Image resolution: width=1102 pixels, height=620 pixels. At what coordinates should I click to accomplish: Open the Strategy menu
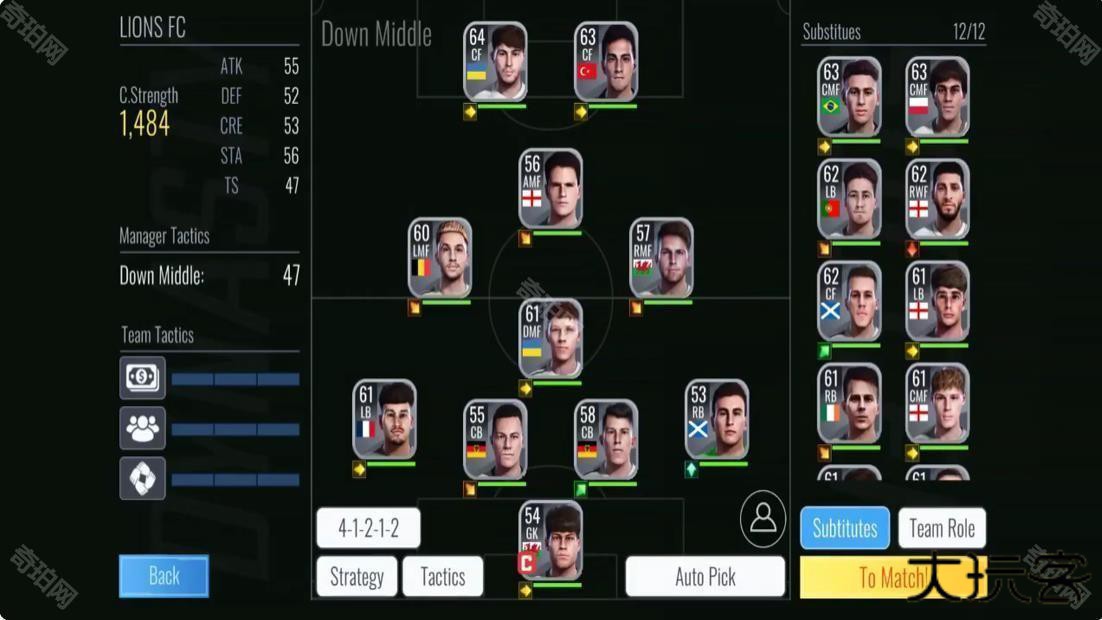(x=357, y=577)
